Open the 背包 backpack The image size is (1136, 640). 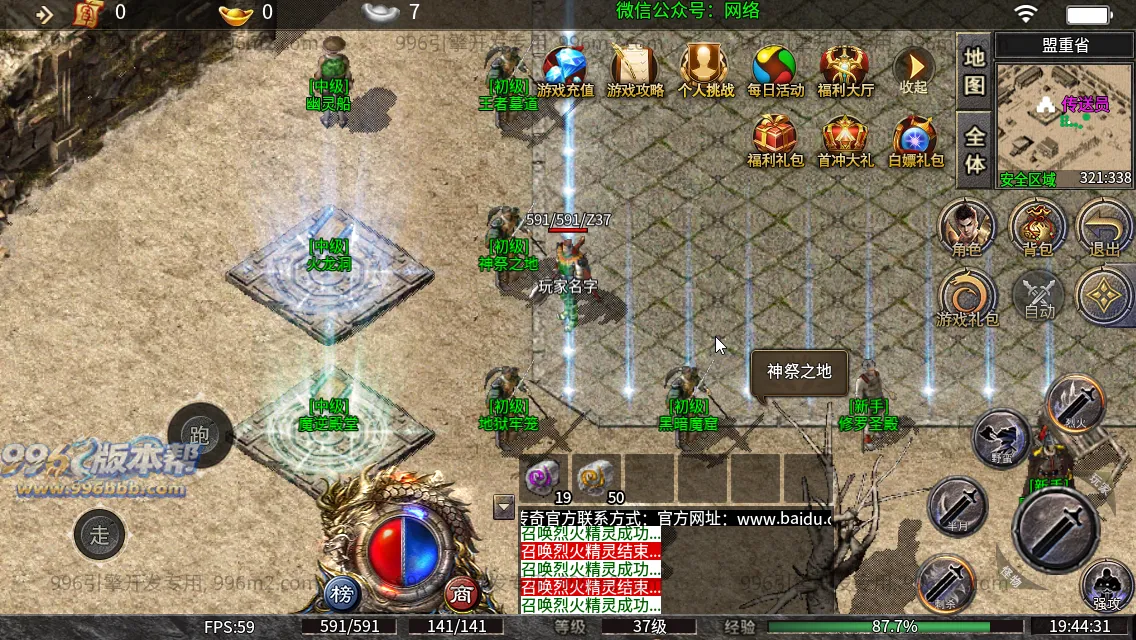[1037, 226]
